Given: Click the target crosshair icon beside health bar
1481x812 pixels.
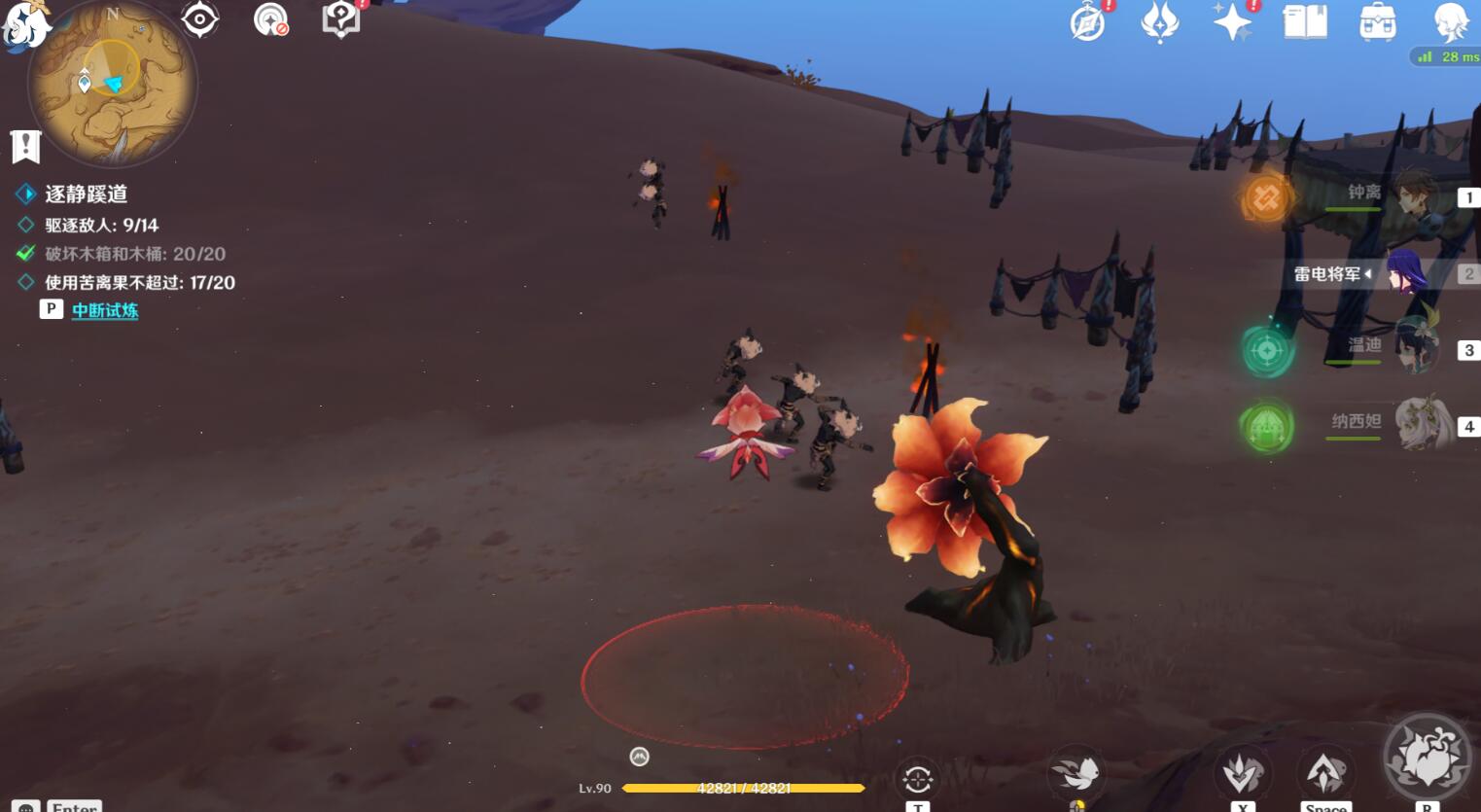Looking at the screenshot, I should pyautogui.click(x=917, y=778).
